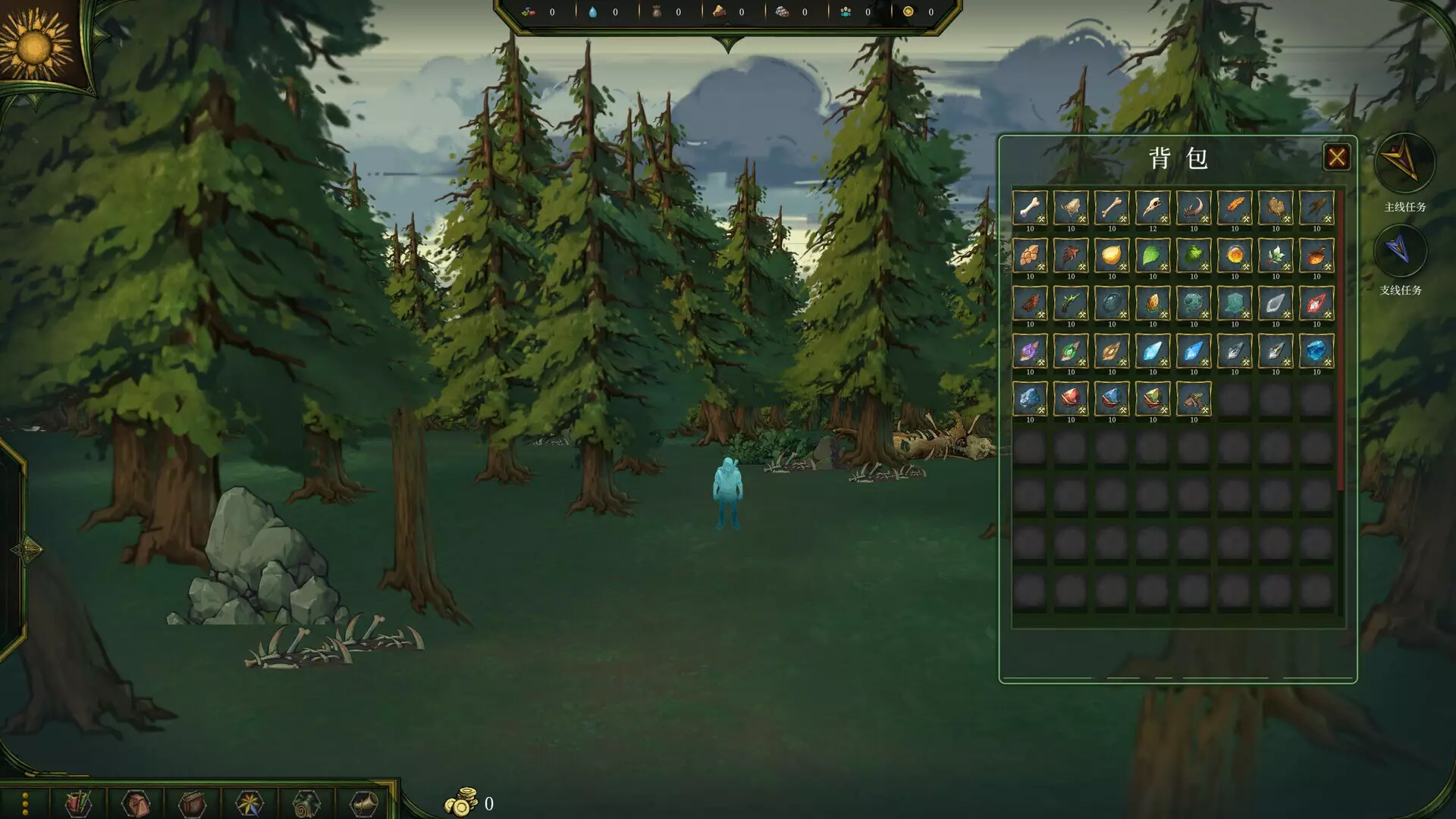This screenshot has width=1456, height=819.
Task: Open the backpack bag toolbar icon
Action: point(136,803)
